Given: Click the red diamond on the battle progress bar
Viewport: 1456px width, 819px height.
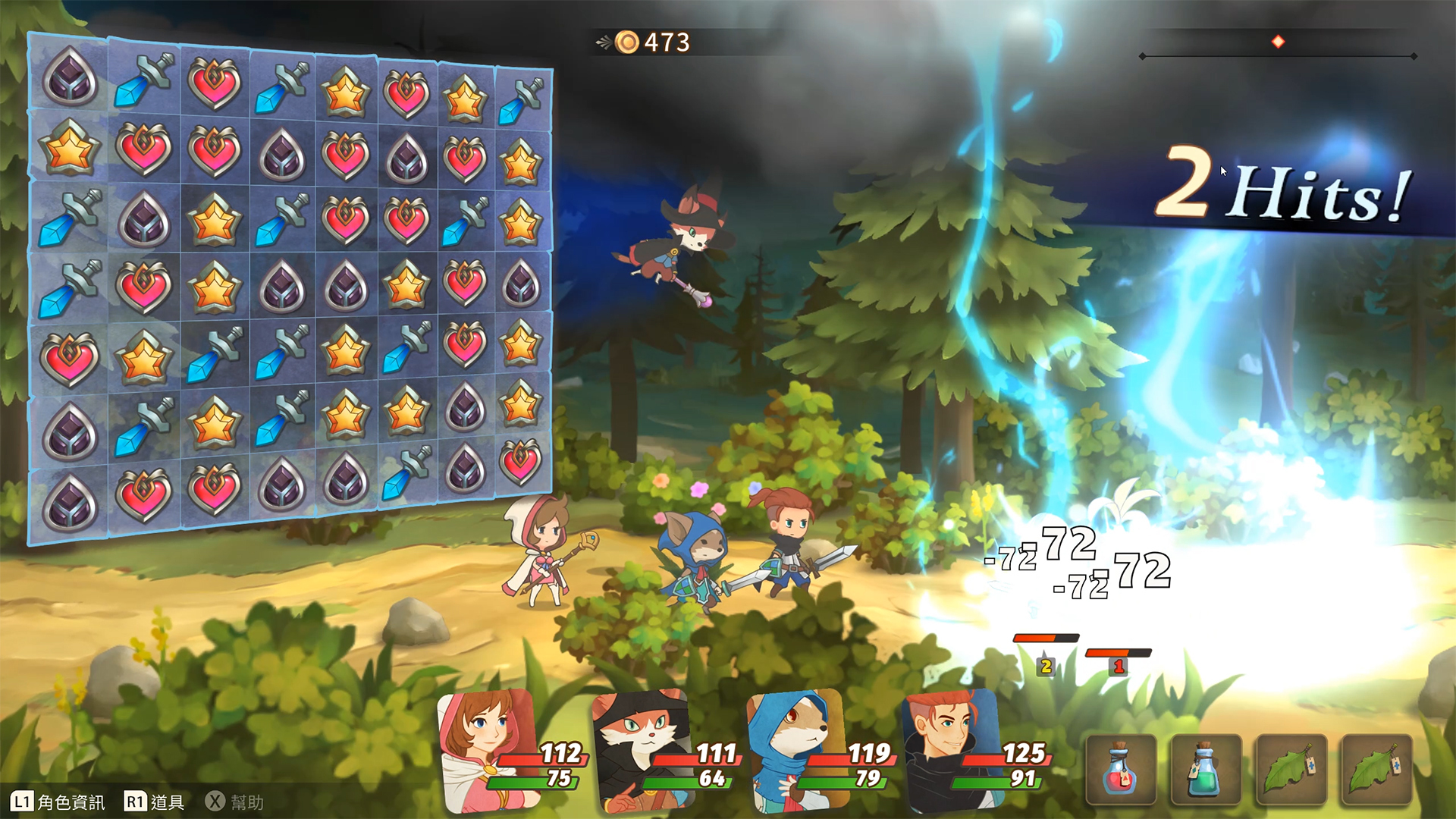Looking at the screenshot, I should point(1279,42).
